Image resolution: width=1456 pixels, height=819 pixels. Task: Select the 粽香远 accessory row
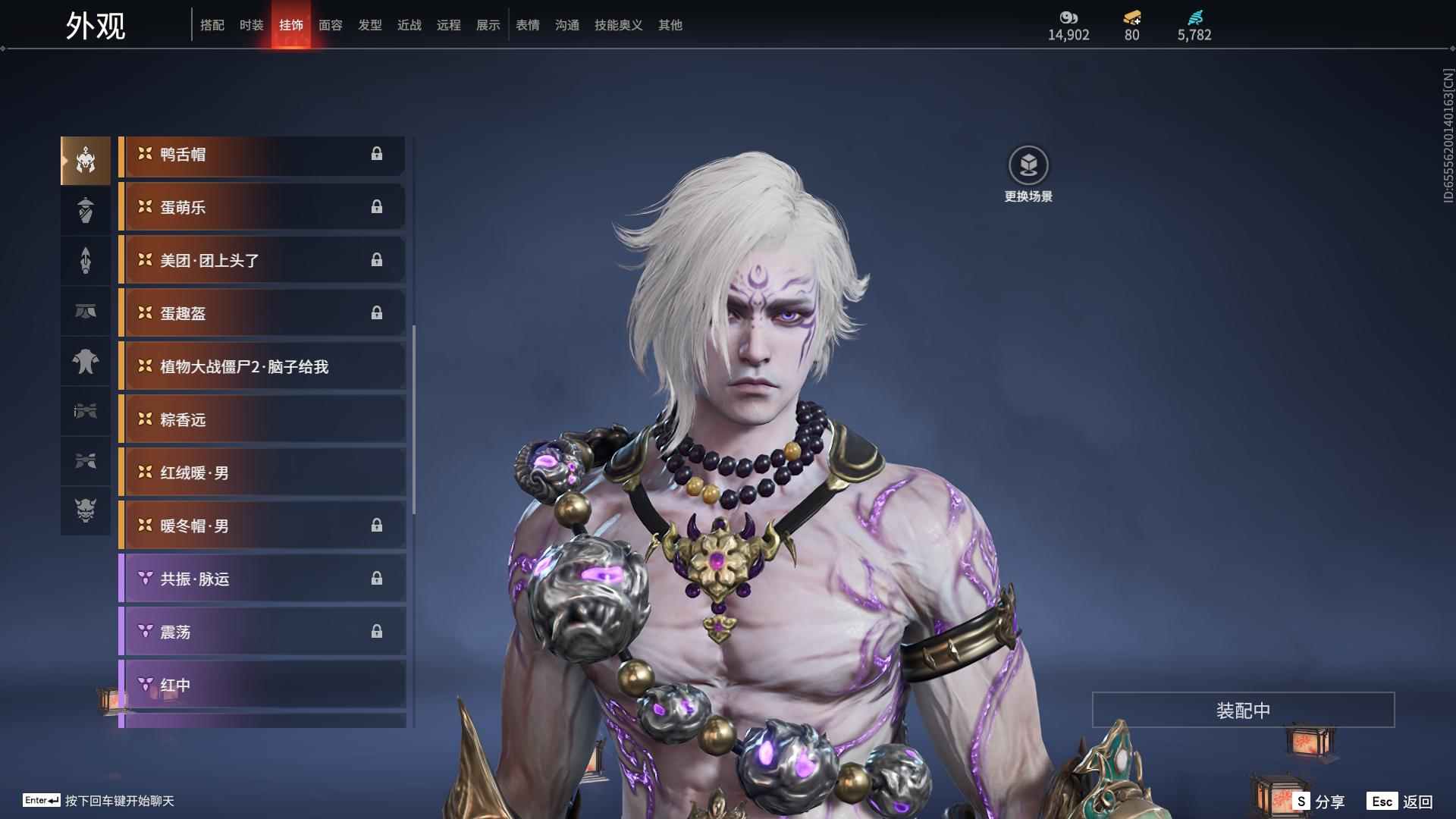tap(262, 420)
